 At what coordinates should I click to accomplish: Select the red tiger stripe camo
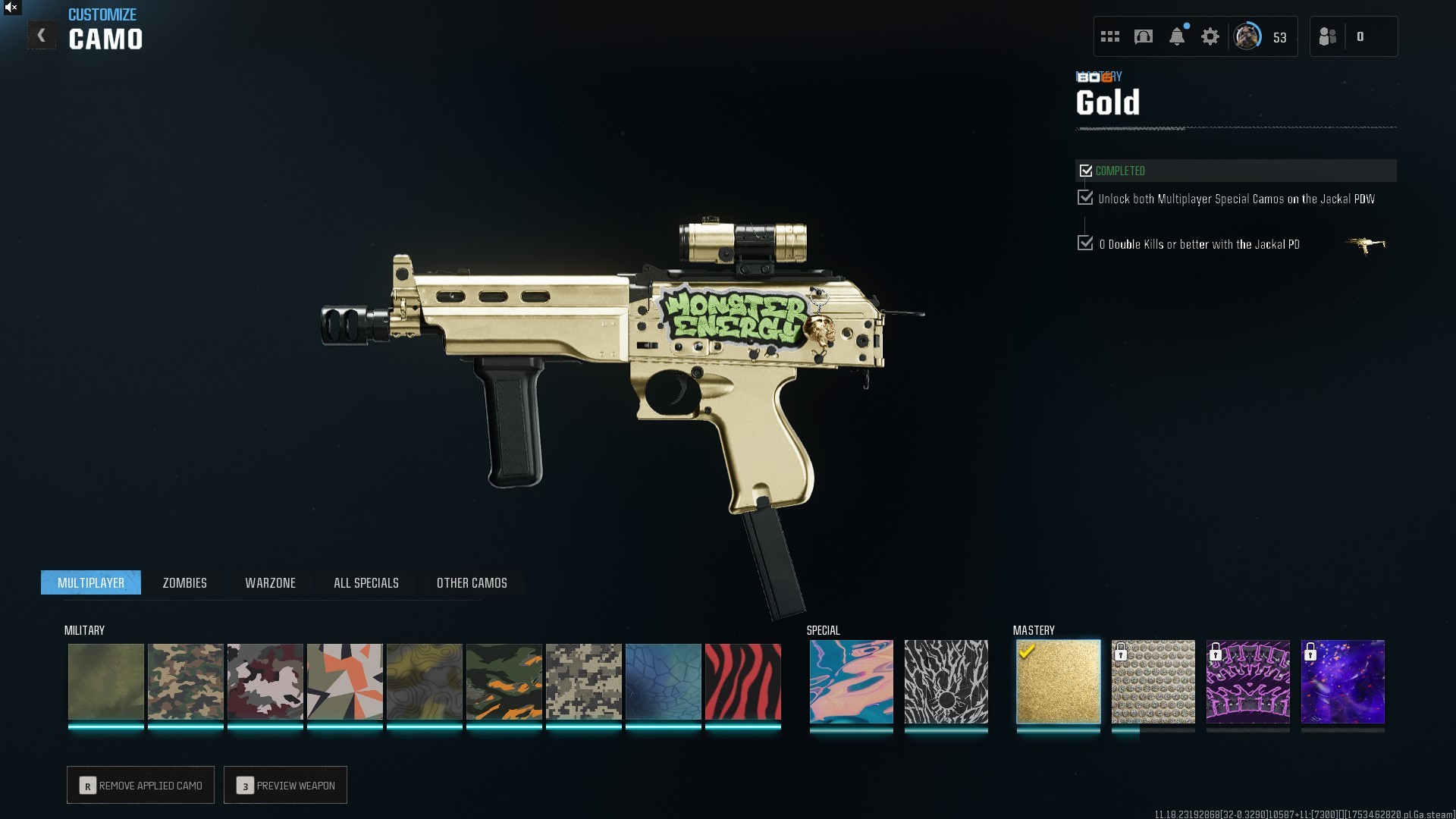(x=742, y=682)
